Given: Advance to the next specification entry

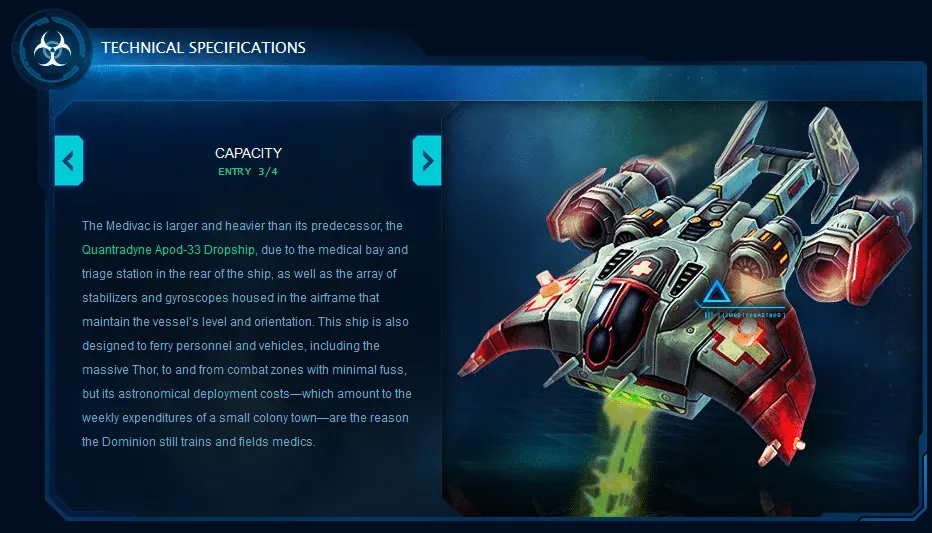Looking at the screenshot, I should [x=427, y=160].
